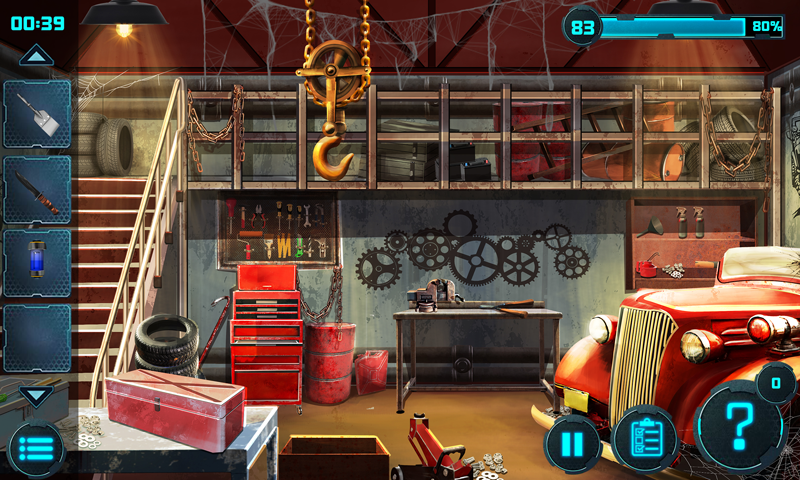Show previous inventory items with up arrow
800x480 pixels.
36,56
